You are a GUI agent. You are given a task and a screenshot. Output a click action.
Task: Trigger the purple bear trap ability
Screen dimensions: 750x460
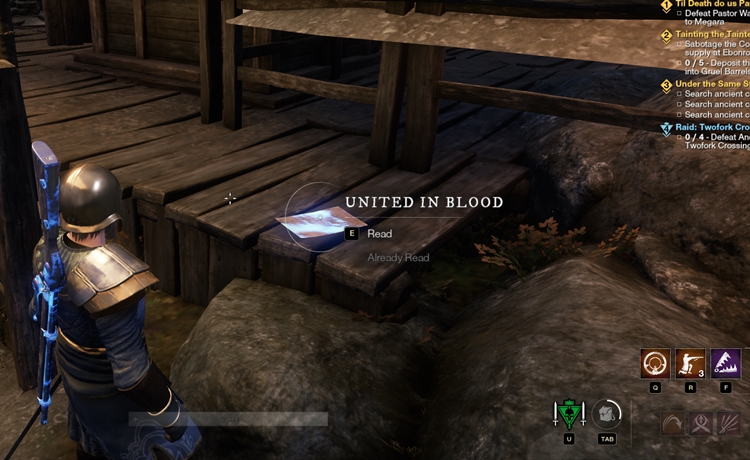click(x=726, y=363)
